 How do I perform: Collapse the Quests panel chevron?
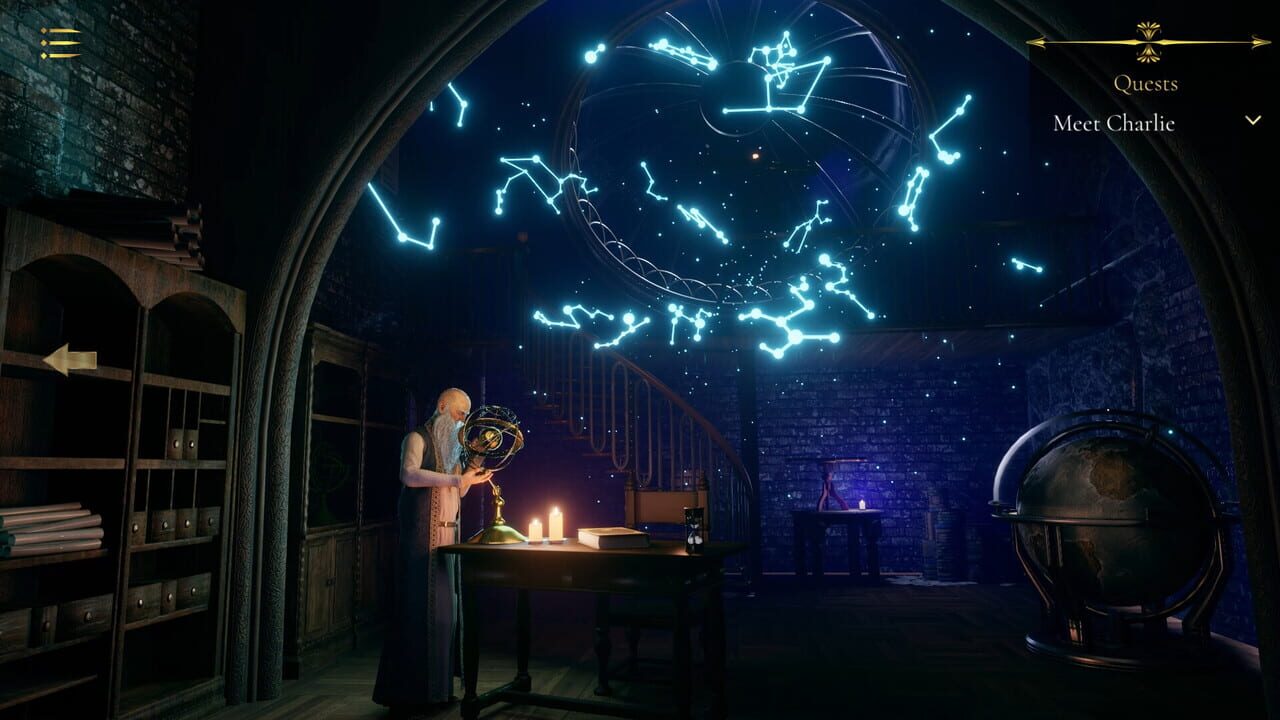(1253, 120)
